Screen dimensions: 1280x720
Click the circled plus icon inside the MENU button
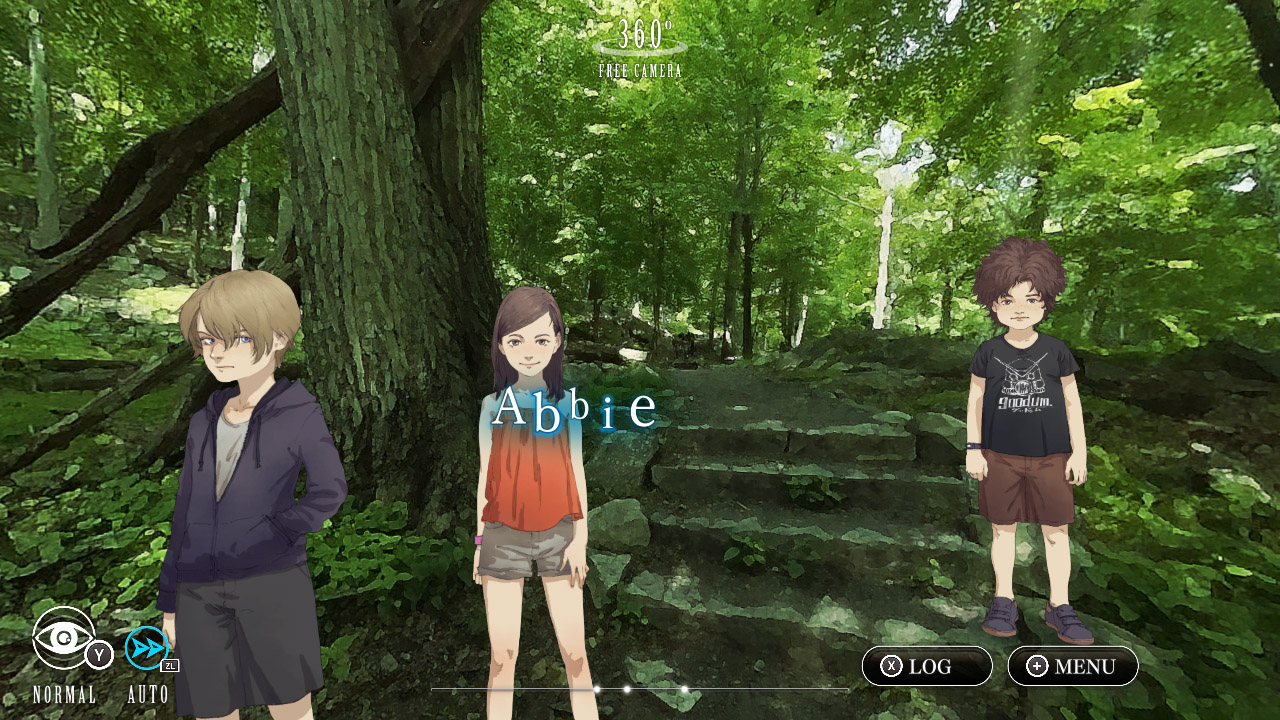[1037, 665]
